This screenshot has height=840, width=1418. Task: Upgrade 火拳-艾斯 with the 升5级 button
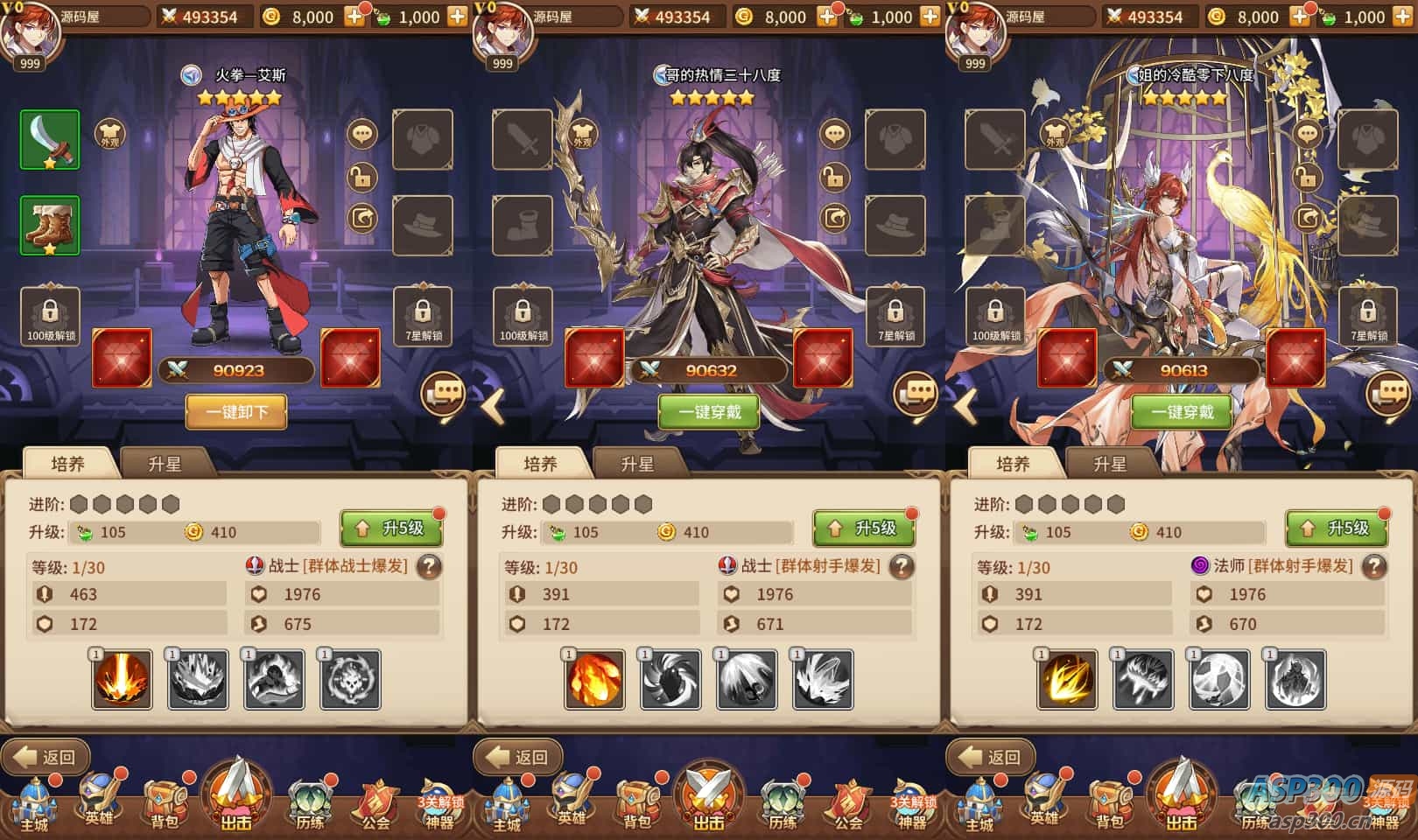(x=391, y=528)
